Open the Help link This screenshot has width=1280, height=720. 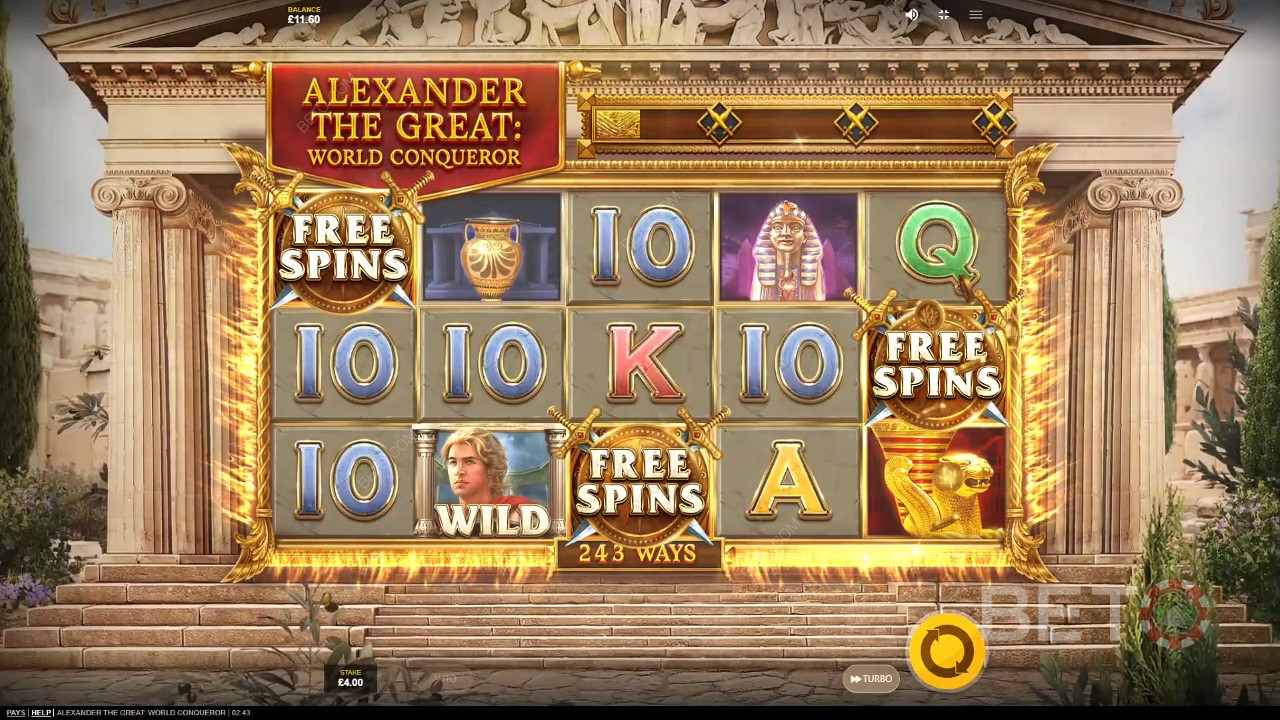pos(41,712)
